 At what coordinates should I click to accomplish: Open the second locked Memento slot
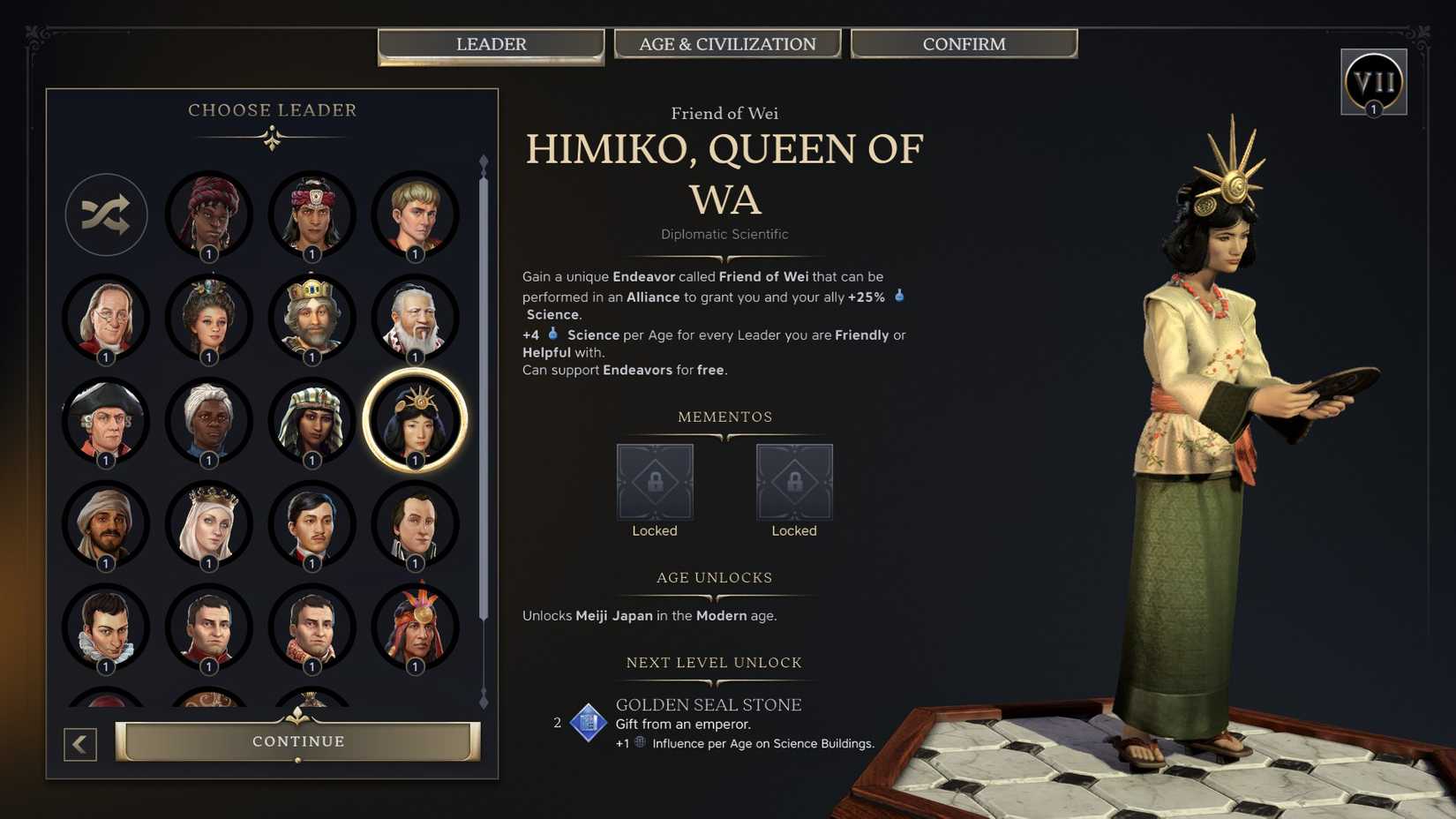[x=794, y=481]
